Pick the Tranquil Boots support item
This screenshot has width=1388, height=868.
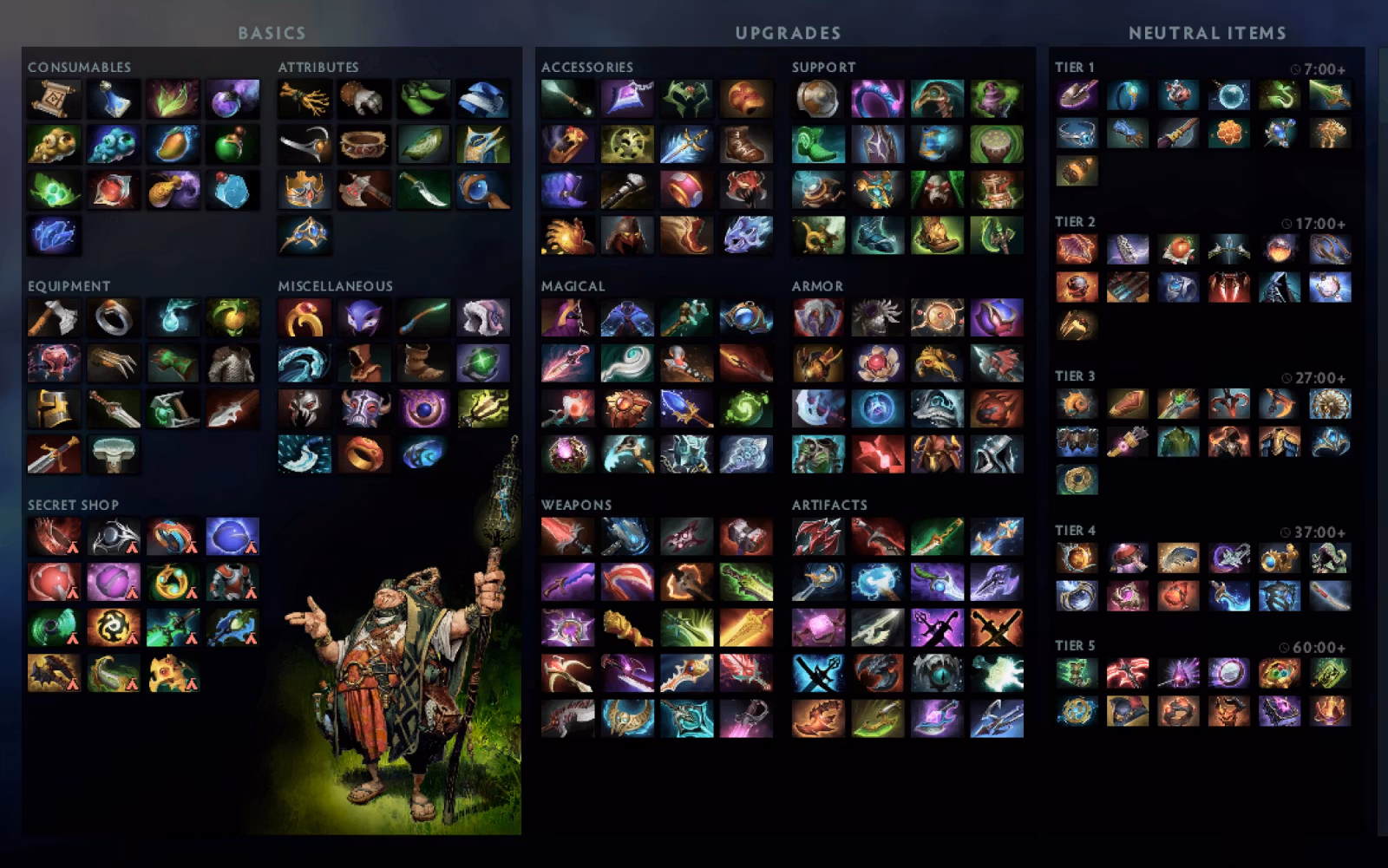[x=819, y=145]
